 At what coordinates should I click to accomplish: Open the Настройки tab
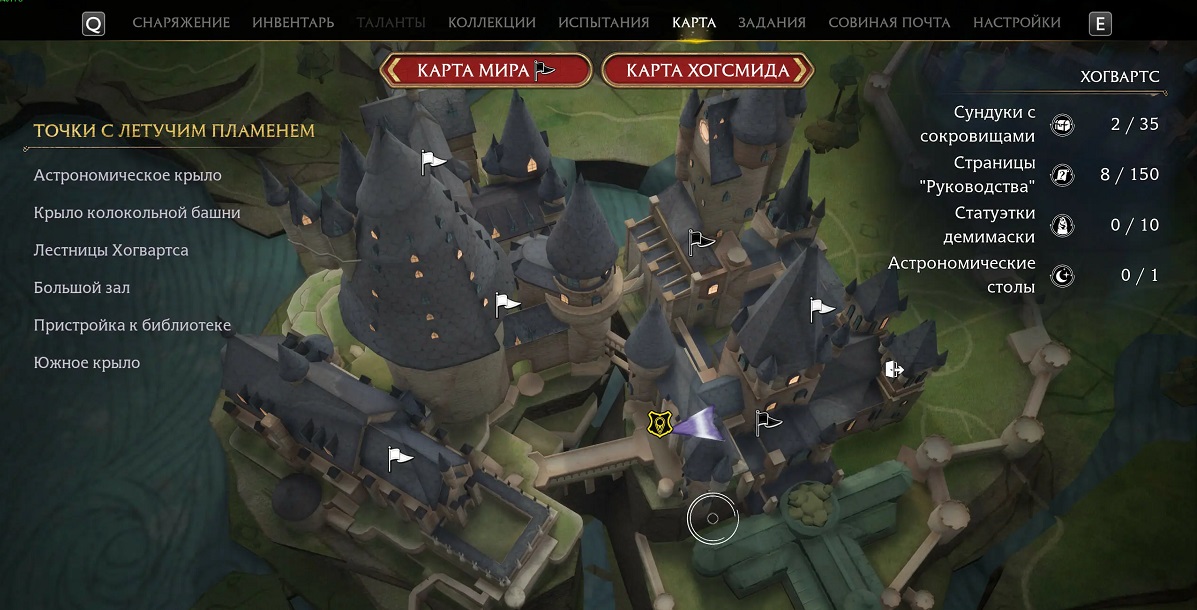[1016, 22]
